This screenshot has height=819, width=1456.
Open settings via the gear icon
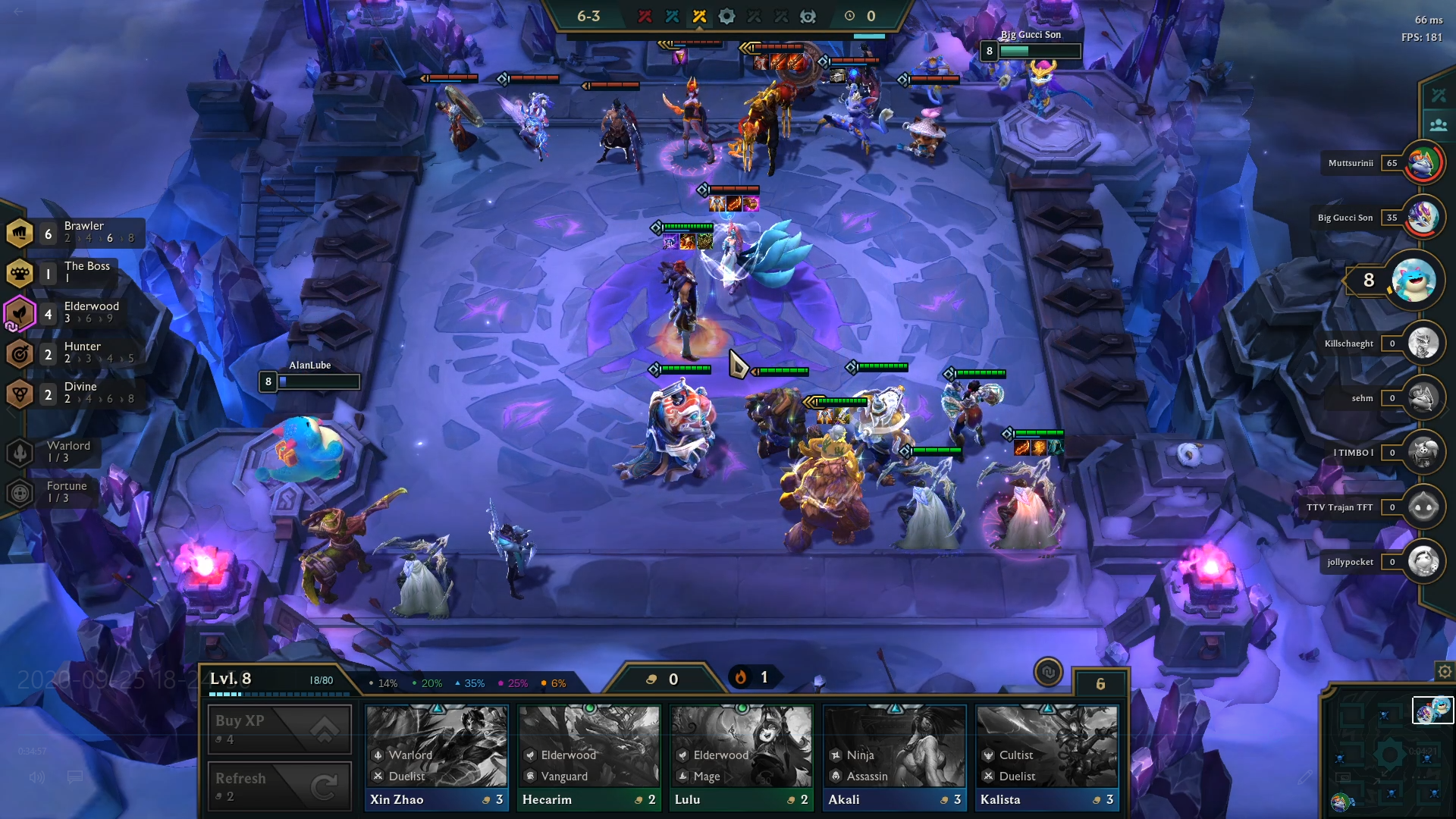[1442, 671]
